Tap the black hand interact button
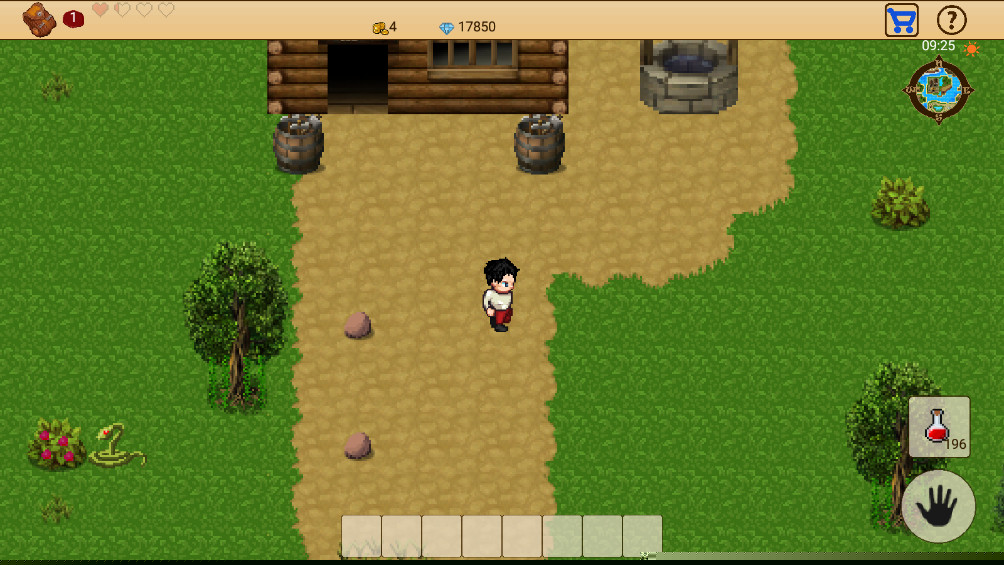The width and height of the screenshot is (1004, 565). point(938,507)
